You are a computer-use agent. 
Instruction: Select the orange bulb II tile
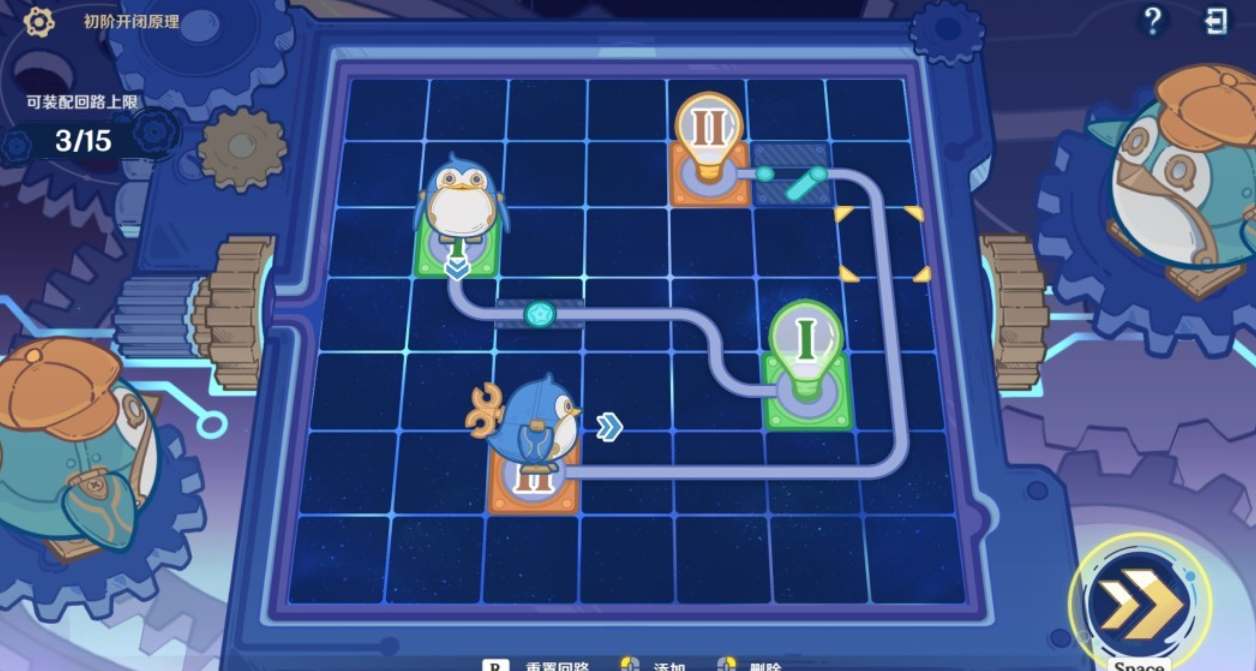point(708,150)
